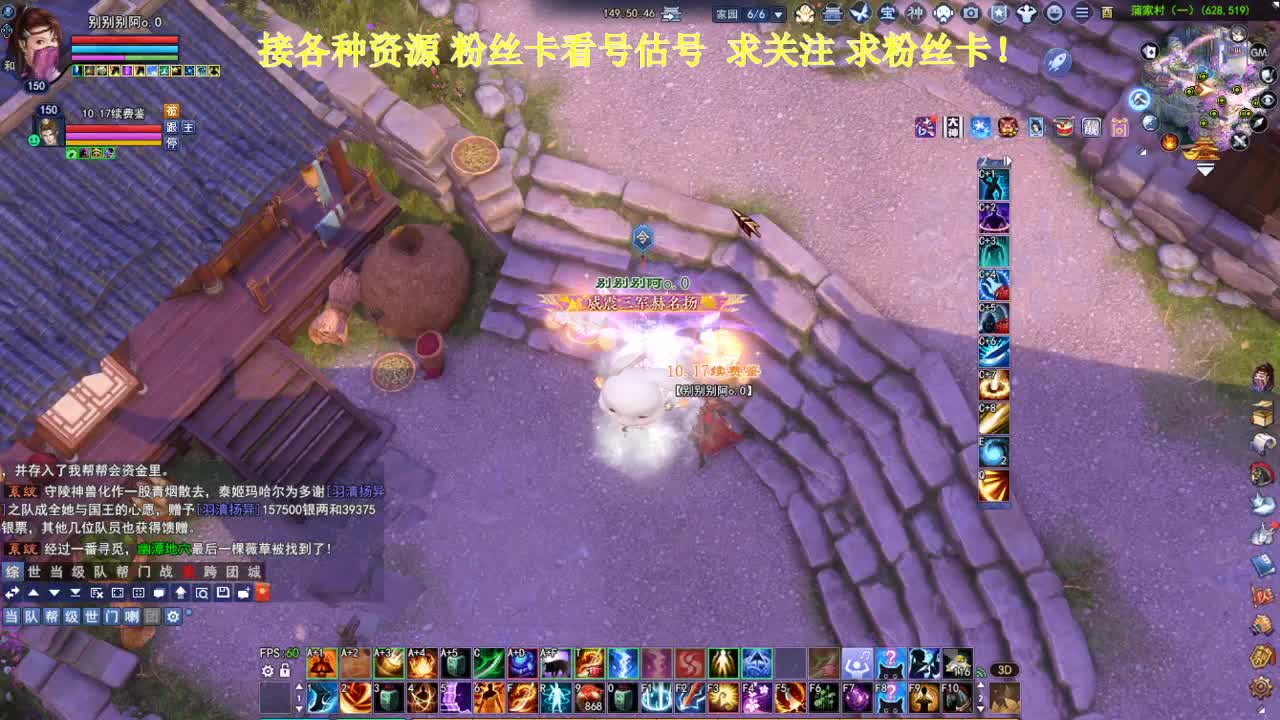Image resolution: width=1280 pixels, height=720 pixels.
Task: Open the camera screenshot icon in top bar
Action: click(970, 15)
